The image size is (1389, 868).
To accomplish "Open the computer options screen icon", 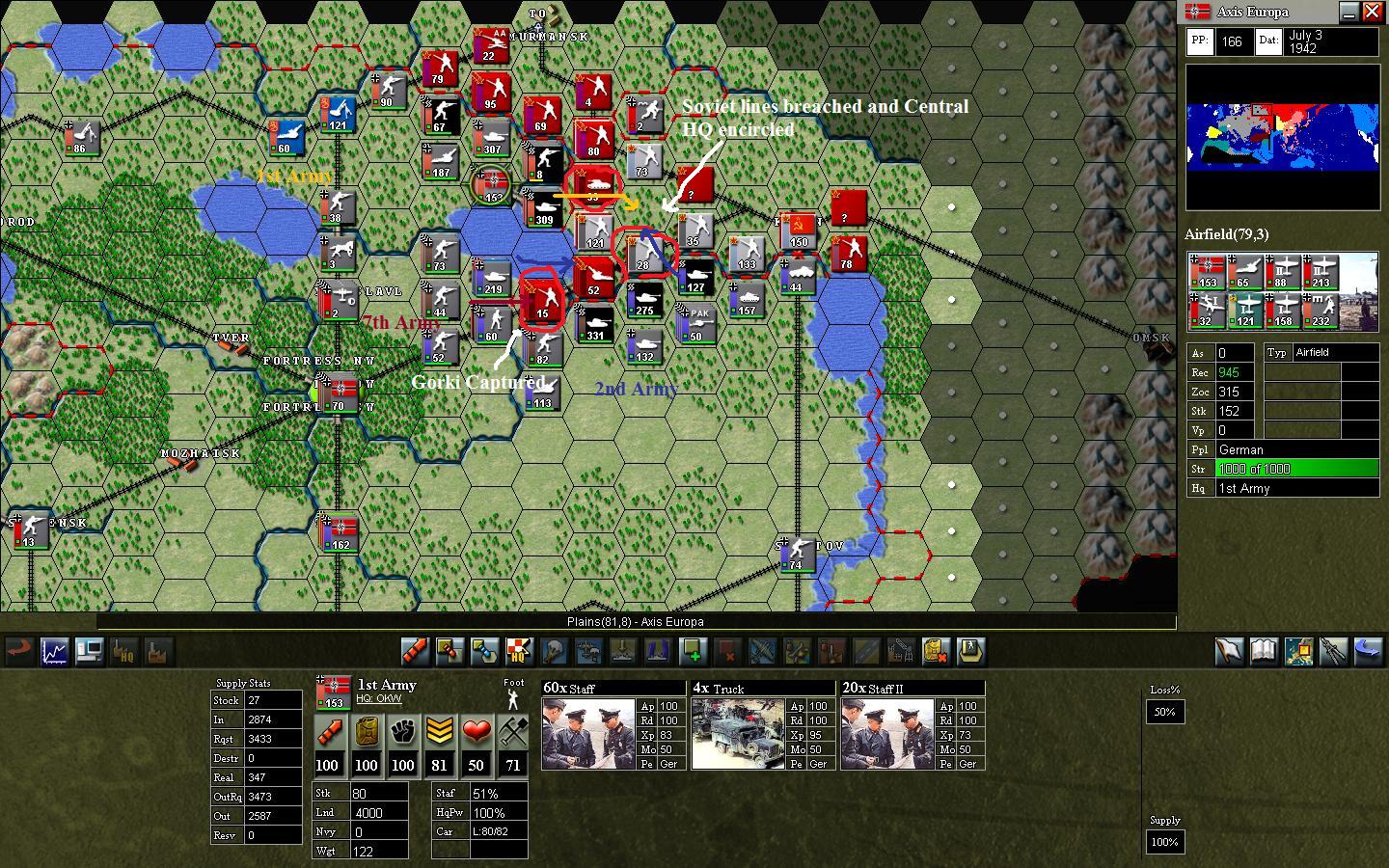I will 90,651.
